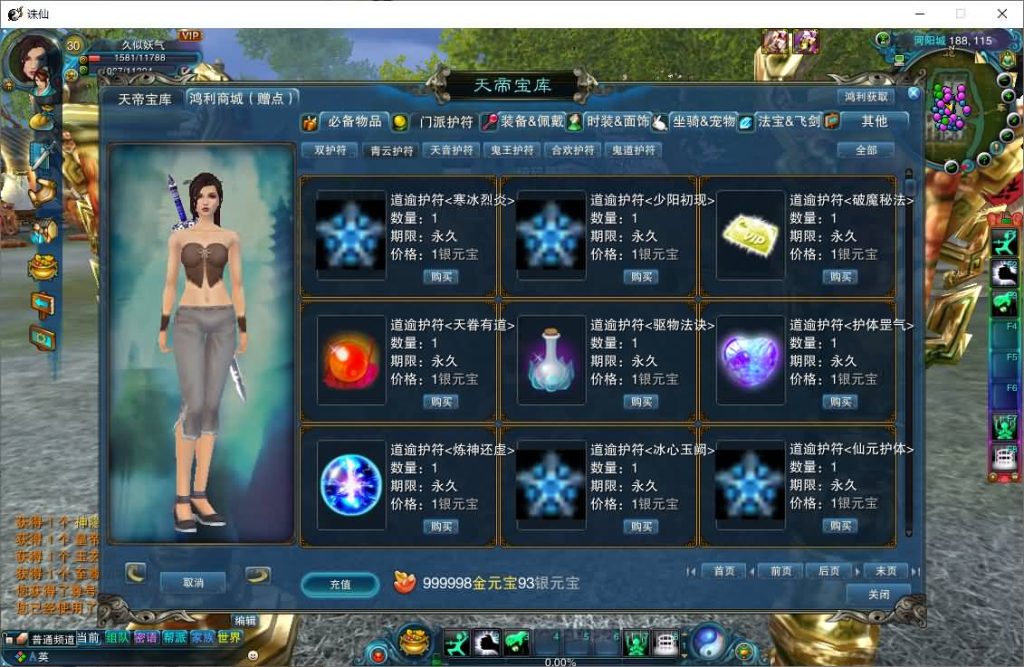Filter by 天音护符

click(451, 150)
